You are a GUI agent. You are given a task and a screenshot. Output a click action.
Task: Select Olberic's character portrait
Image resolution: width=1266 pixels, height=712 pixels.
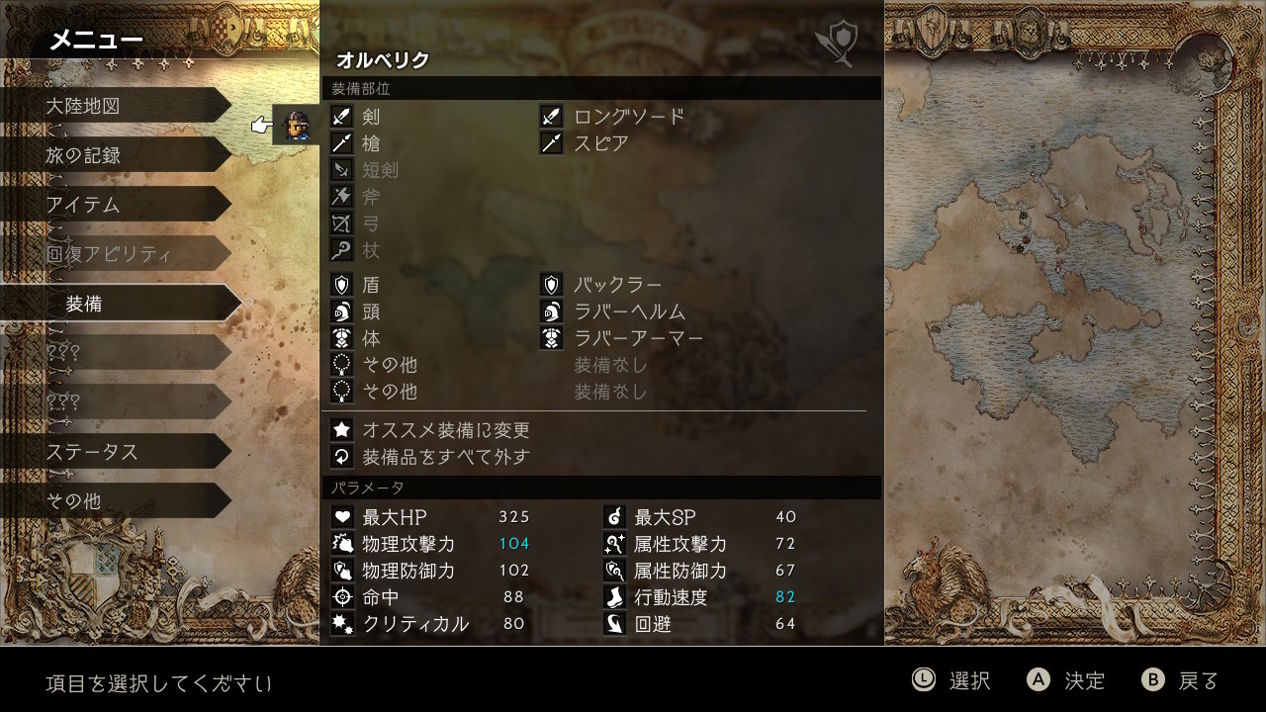click(296, 126)
